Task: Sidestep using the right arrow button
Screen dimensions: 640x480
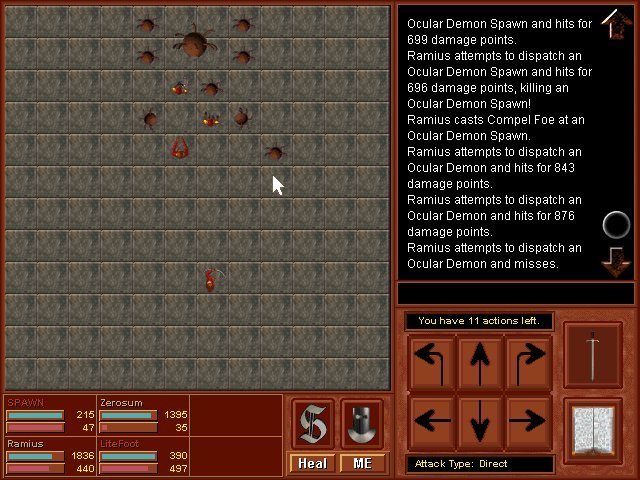Action: point(528,420)
